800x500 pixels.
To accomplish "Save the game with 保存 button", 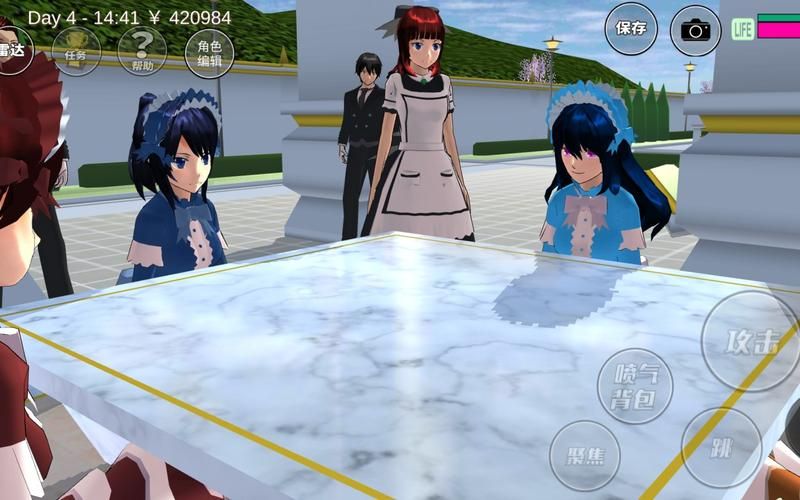I will (x=631, y=29).
